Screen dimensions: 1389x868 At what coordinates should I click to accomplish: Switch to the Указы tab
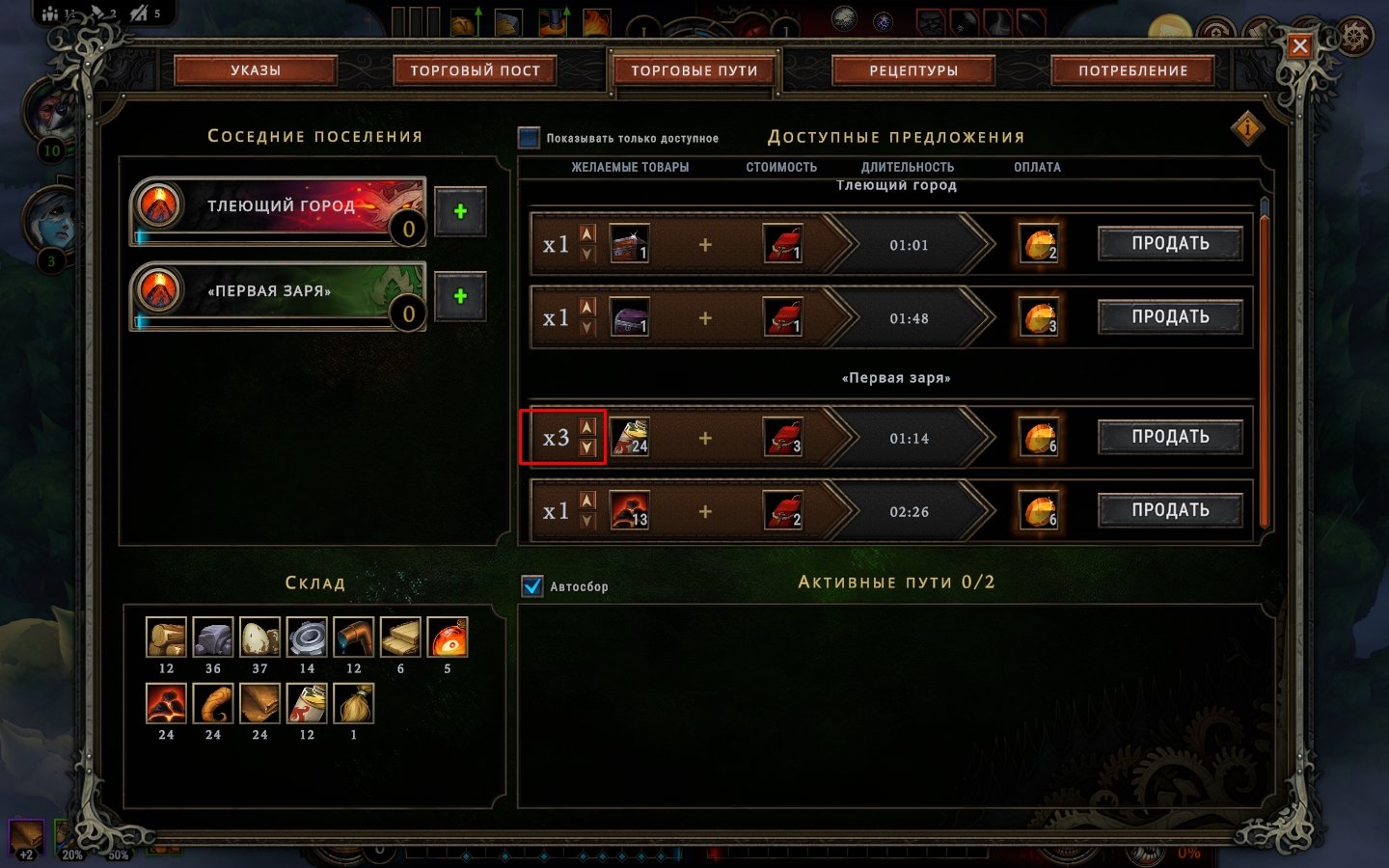(256, 70)
